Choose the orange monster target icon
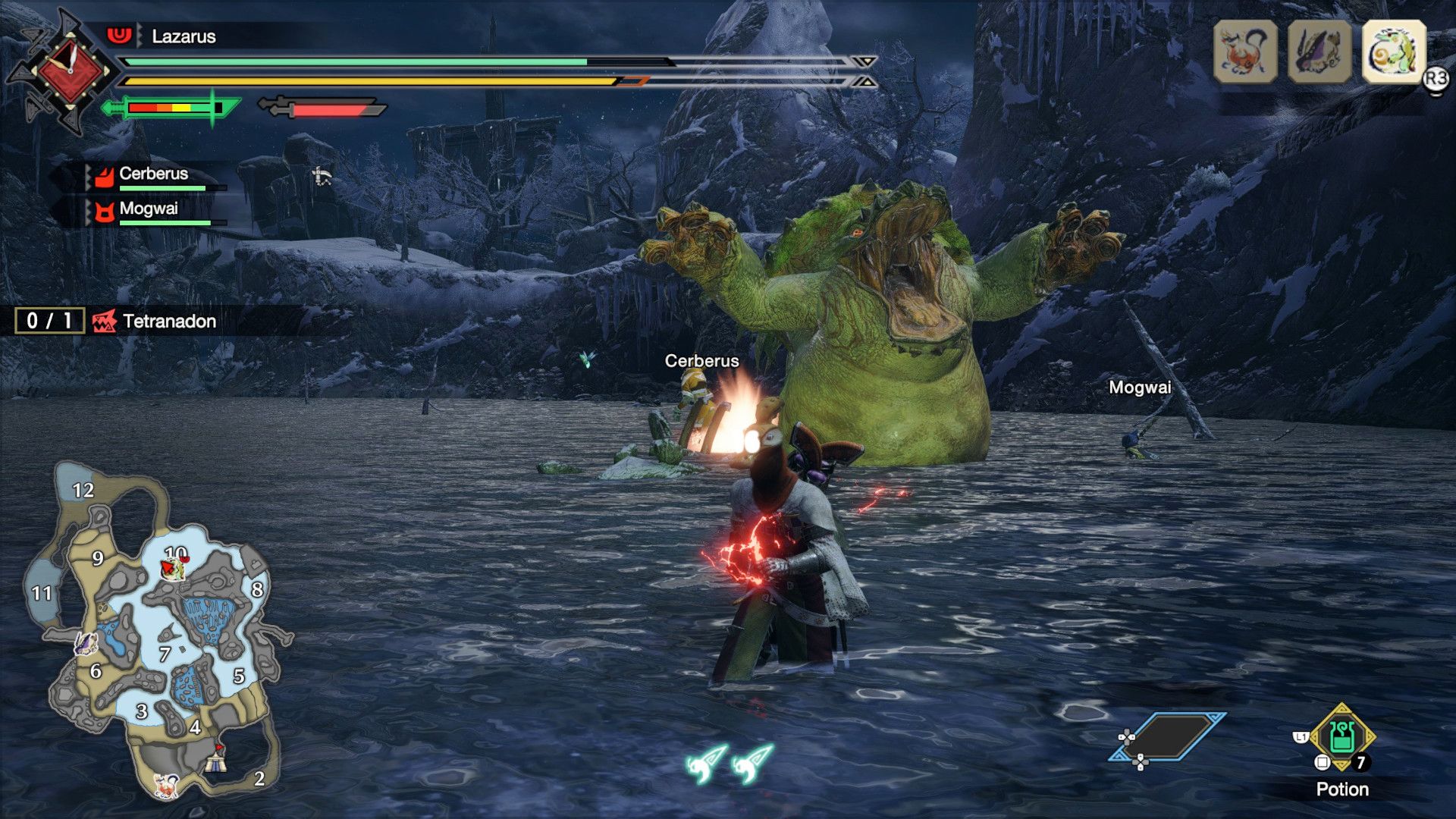The width and height of the screenshot is (1456, 819). point(1245,52)
